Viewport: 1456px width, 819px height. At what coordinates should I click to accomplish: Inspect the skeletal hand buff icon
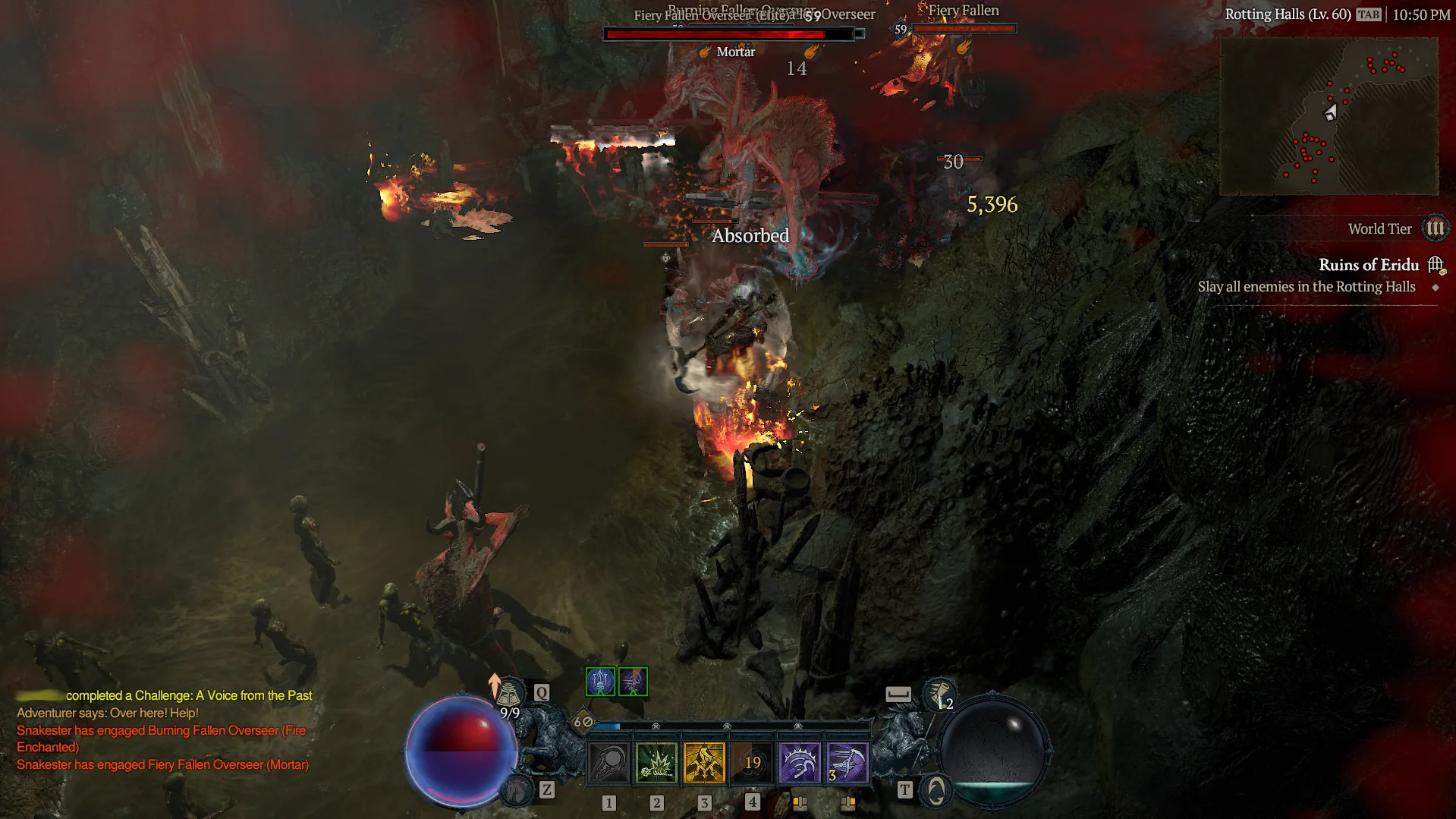click(x=633, y=682)
